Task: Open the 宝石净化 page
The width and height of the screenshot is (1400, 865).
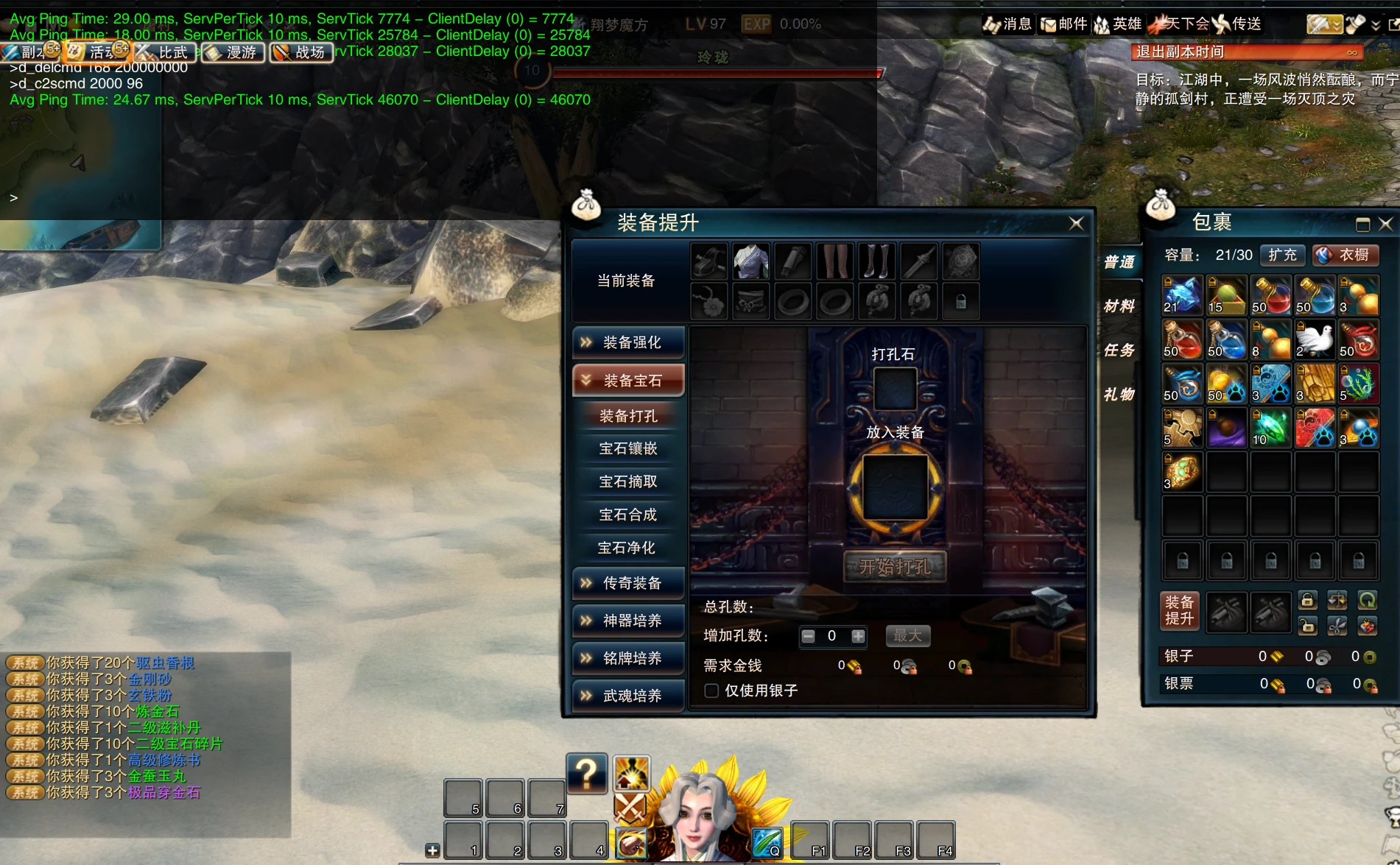Action: point(627,548)
